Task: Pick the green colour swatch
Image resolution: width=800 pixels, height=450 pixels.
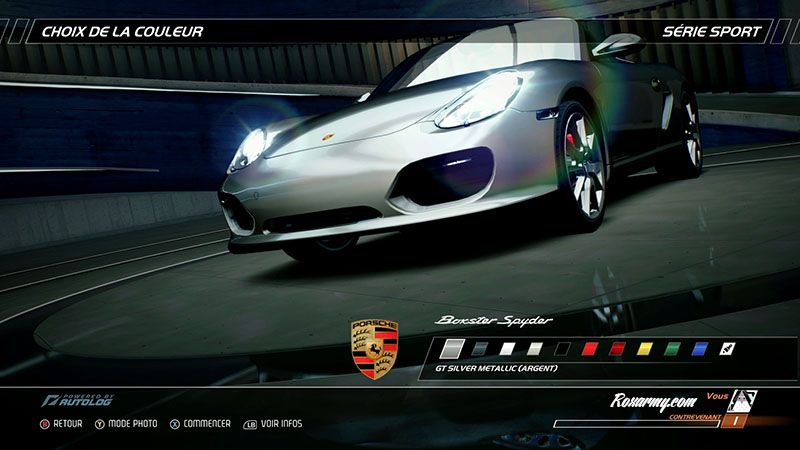Action: [x=672, y=349]
